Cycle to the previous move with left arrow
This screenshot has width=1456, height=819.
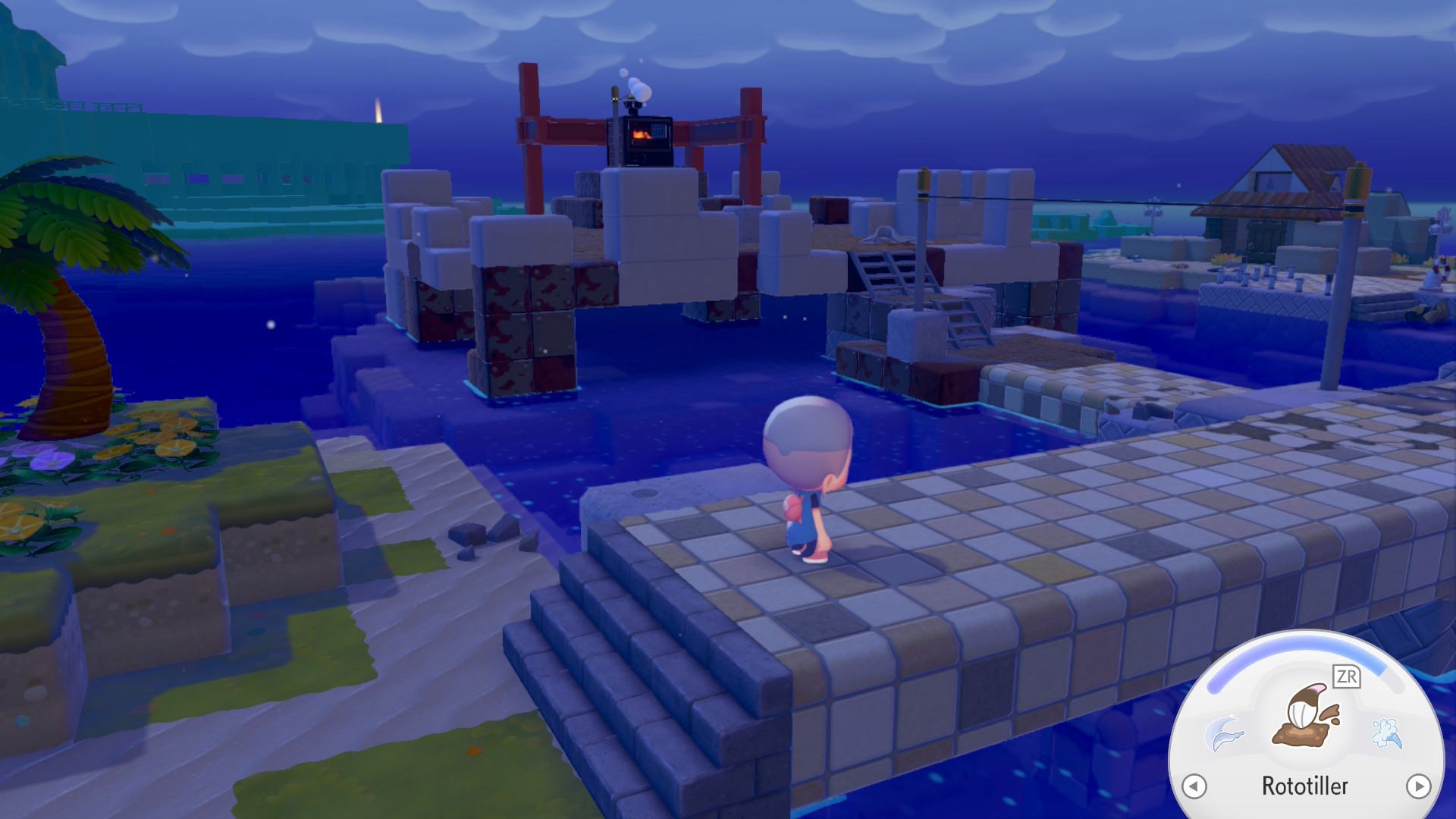[1194, 786]
